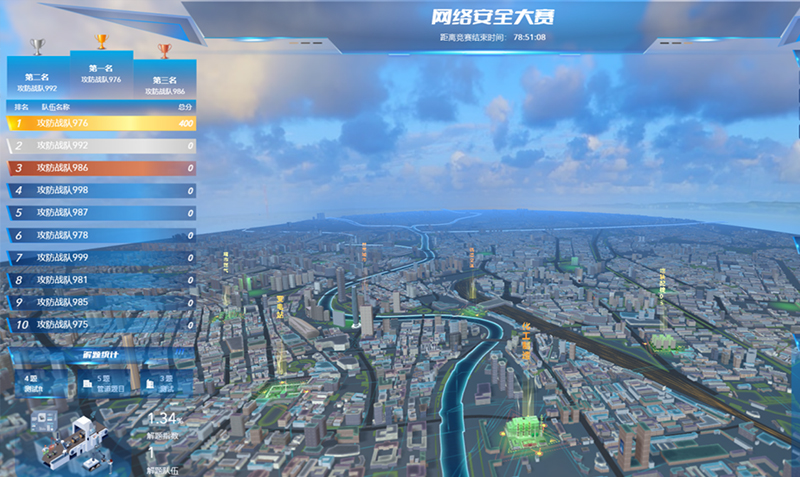Select the rank 2 row 攻防战队992
800x477 pixels.
pyautogui.click(x=100, y=146)
